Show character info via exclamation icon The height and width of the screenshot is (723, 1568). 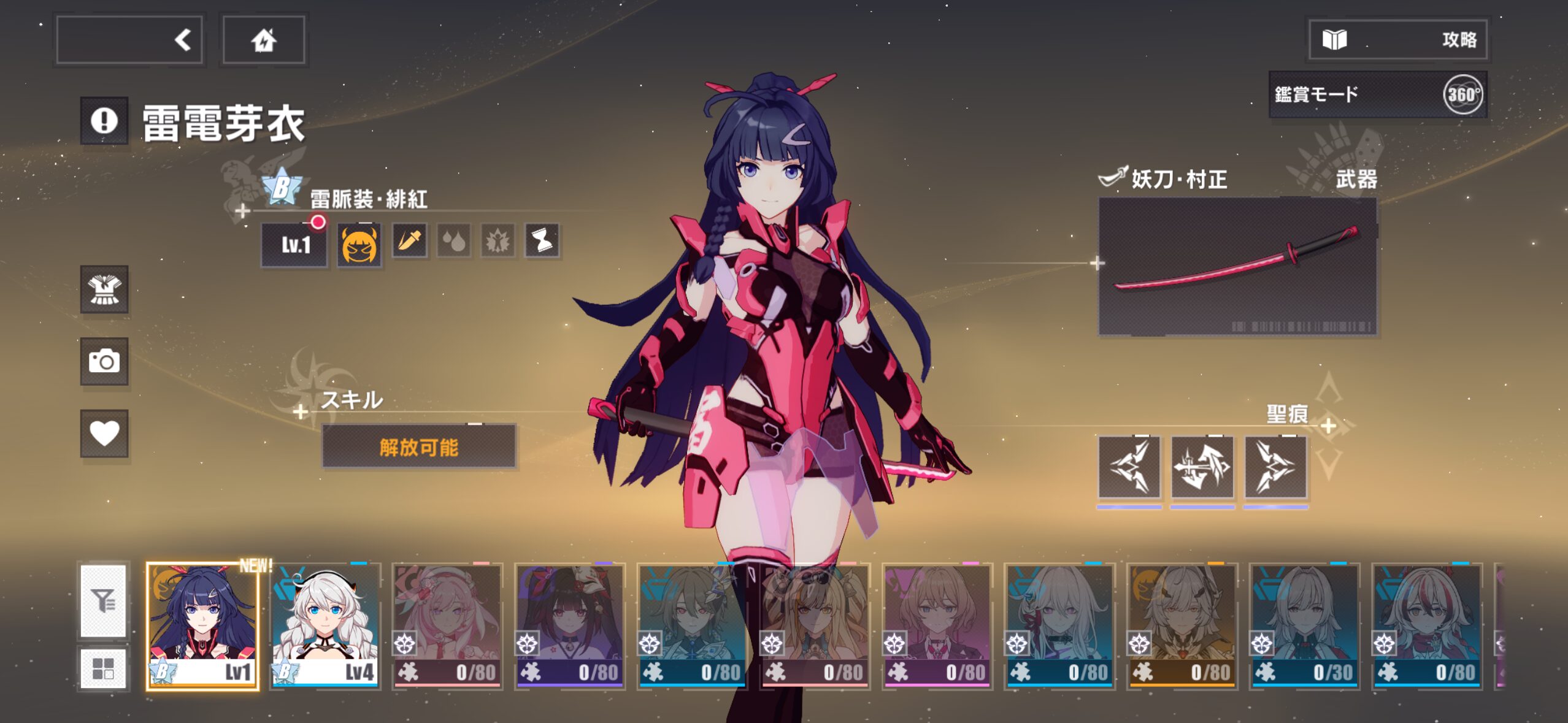click(104, 121)
